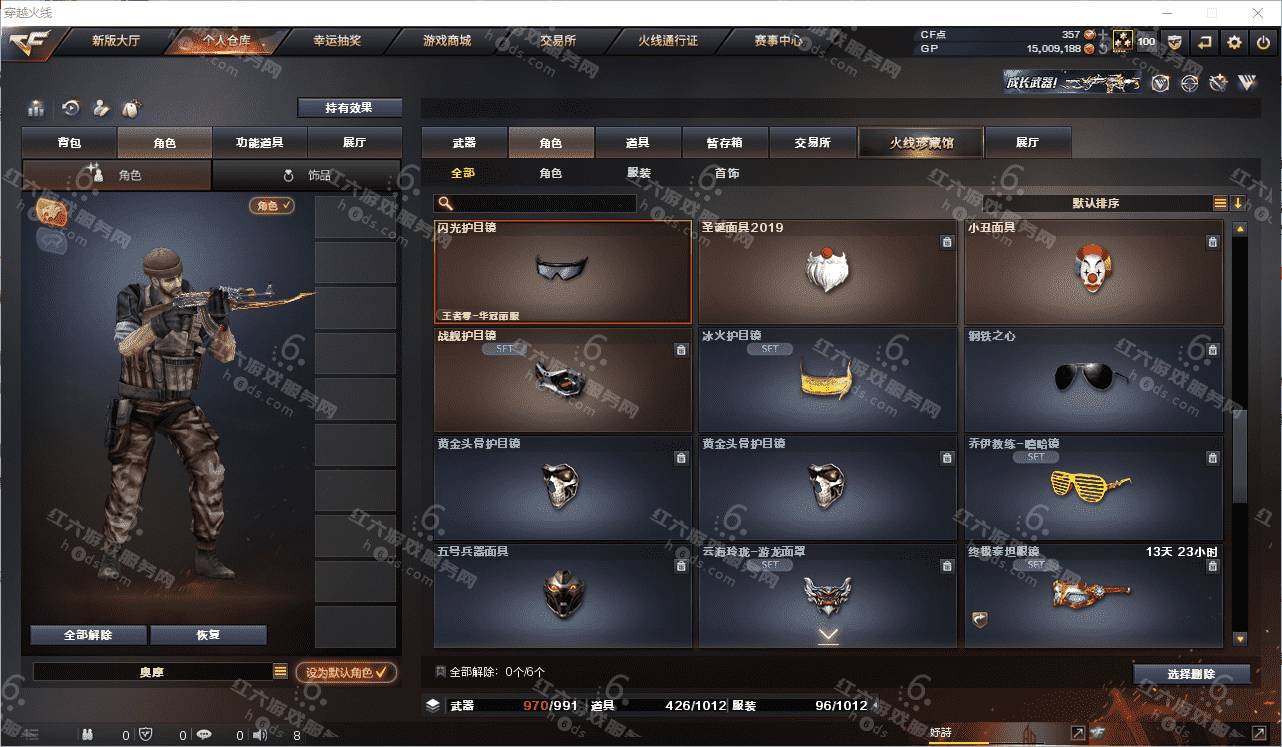Open settings with the gear icon
This screenshot has width=1282, height=747.
coord(1235,42)
